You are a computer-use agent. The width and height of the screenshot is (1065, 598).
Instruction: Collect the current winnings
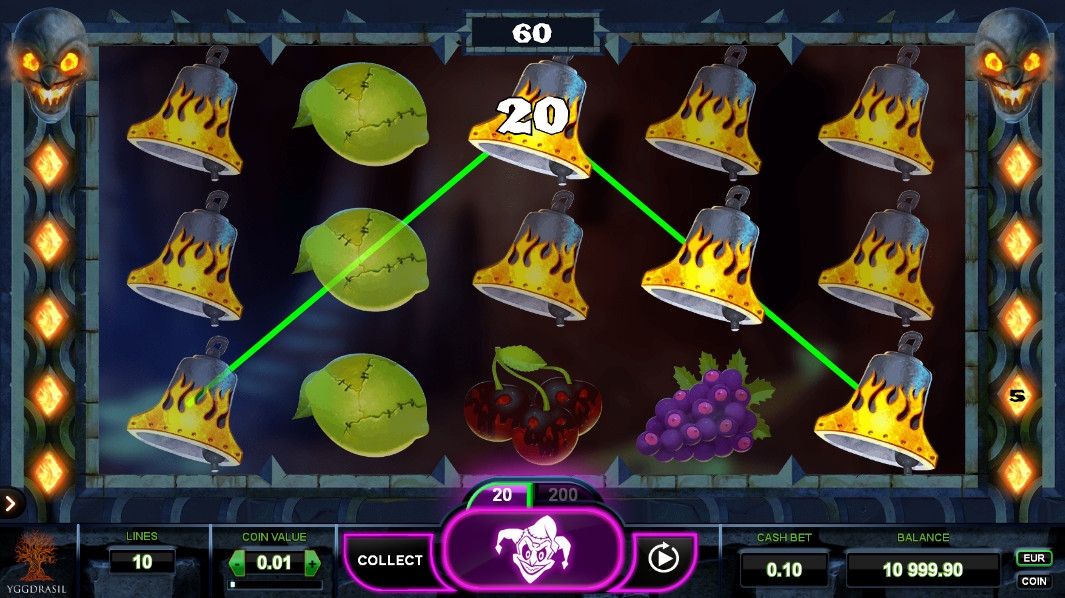390,560
